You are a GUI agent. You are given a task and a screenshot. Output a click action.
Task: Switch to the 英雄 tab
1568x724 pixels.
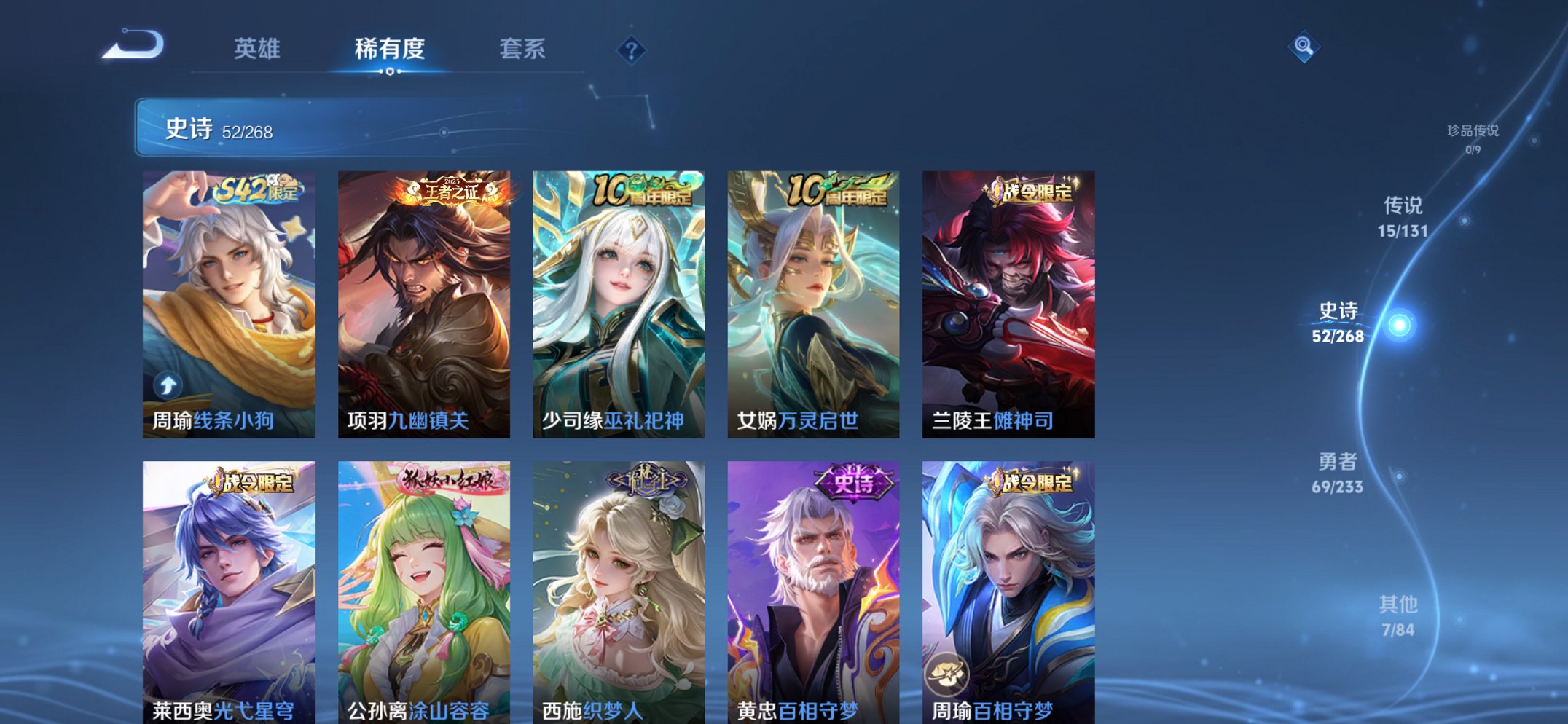pos(256,48)
